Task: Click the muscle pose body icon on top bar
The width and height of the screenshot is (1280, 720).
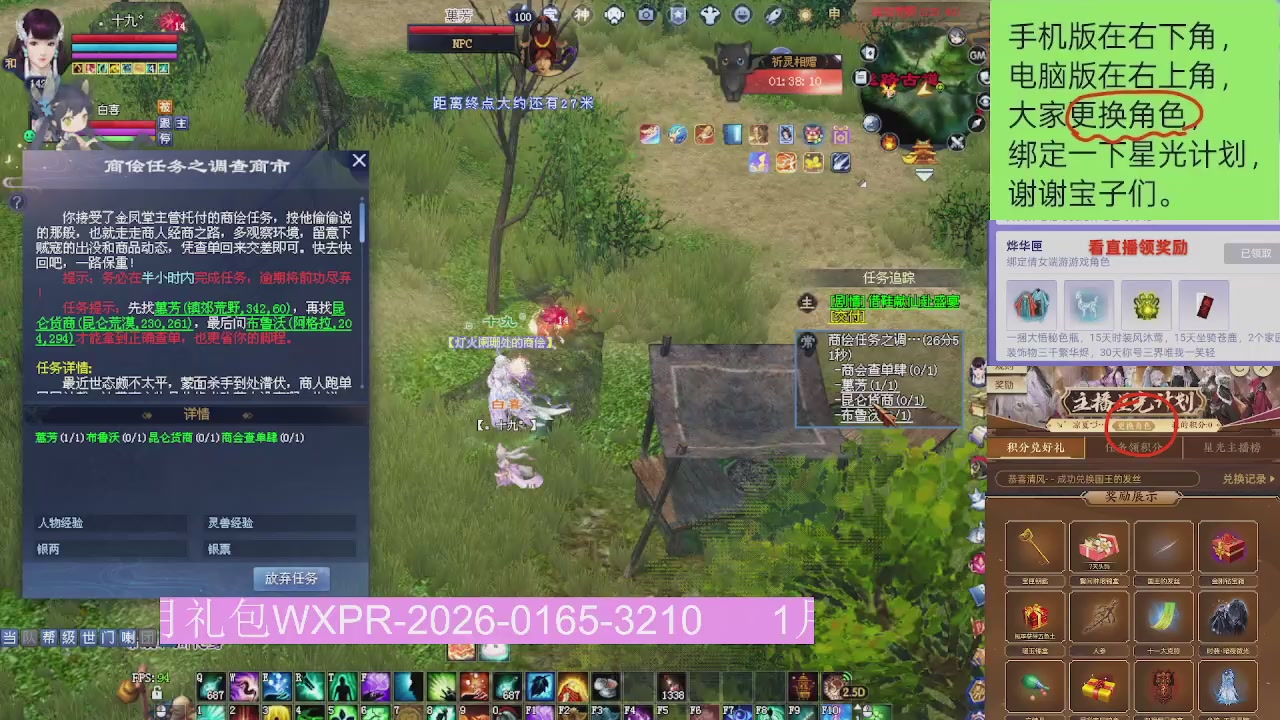Action: pos(709,14)
